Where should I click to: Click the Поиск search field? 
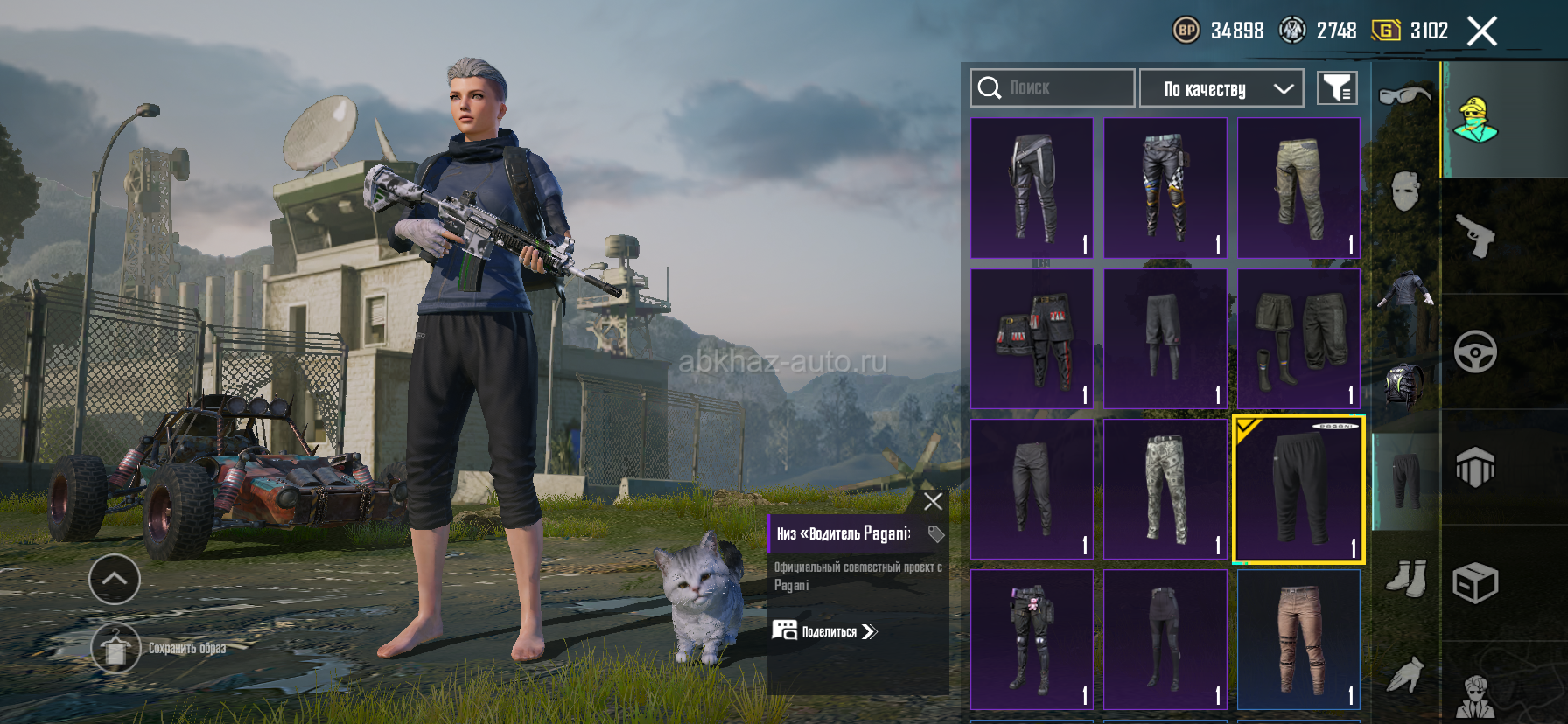[x=1052, y=88]
